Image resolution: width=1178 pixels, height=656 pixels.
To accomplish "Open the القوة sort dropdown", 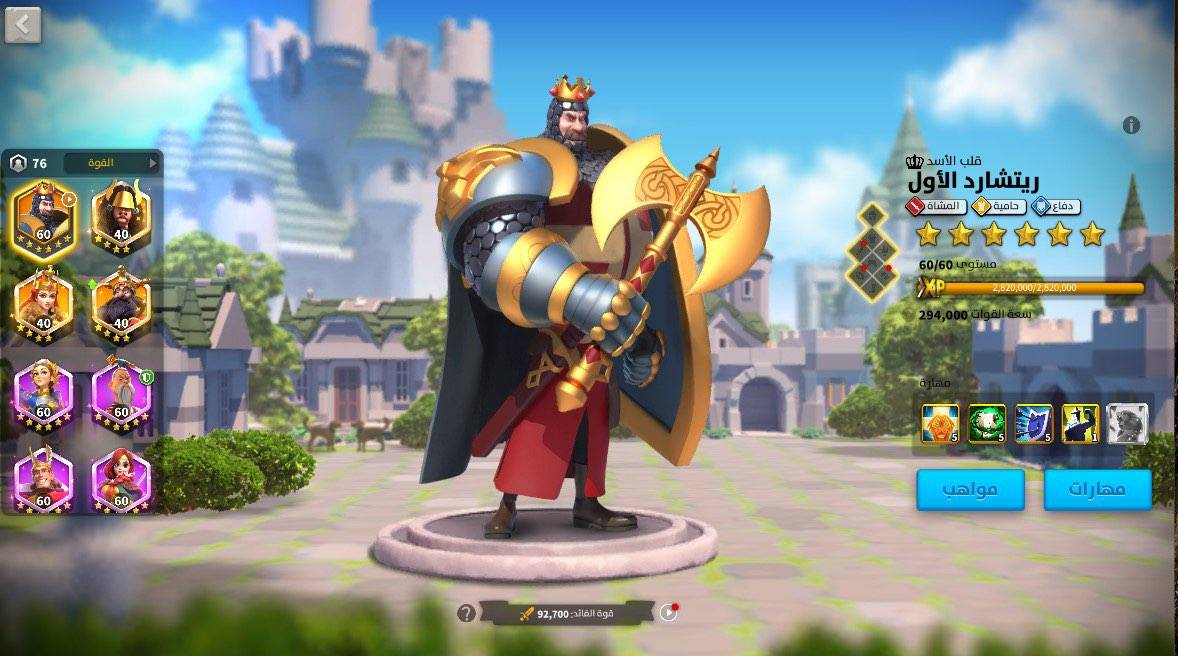I will pyautogui.click(x=111, y=162).
